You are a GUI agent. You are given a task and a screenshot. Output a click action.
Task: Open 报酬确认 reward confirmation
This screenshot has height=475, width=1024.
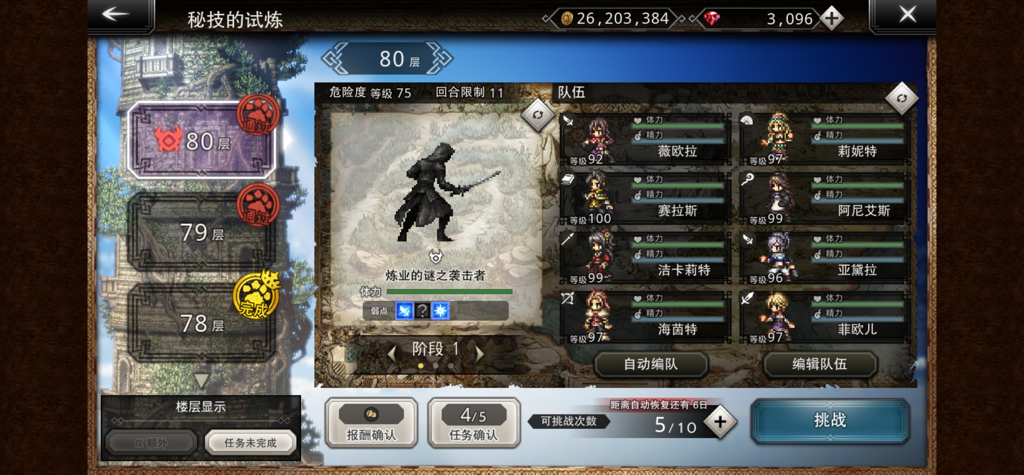point(371,422)
